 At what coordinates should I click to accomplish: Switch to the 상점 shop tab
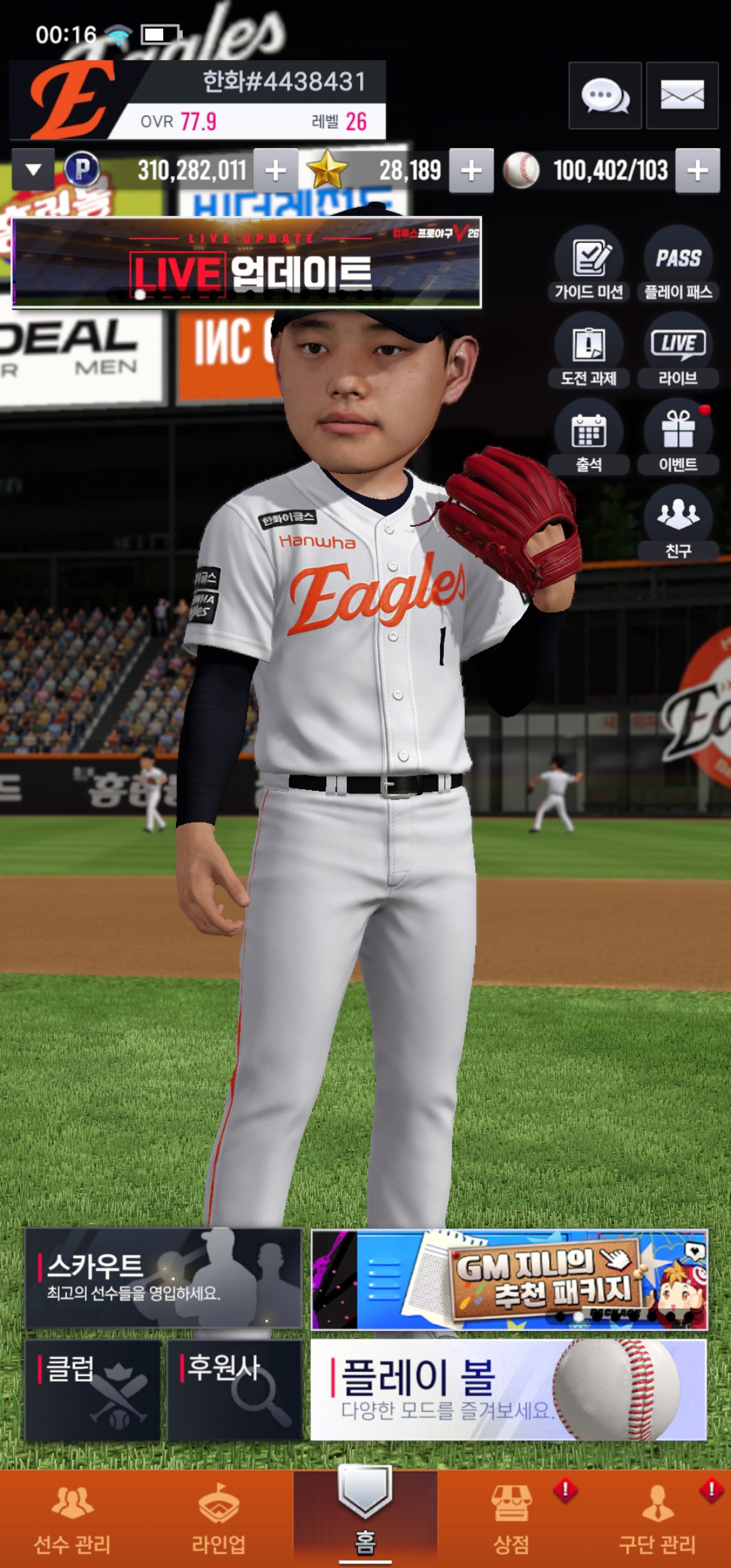point(511,1518)
